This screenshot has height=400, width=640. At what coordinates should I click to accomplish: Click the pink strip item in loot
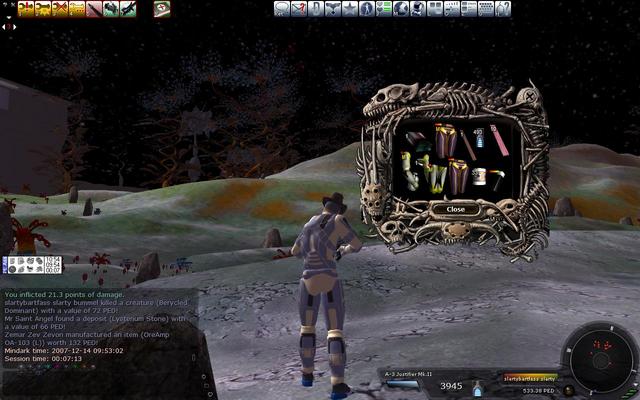click(499, 140)
